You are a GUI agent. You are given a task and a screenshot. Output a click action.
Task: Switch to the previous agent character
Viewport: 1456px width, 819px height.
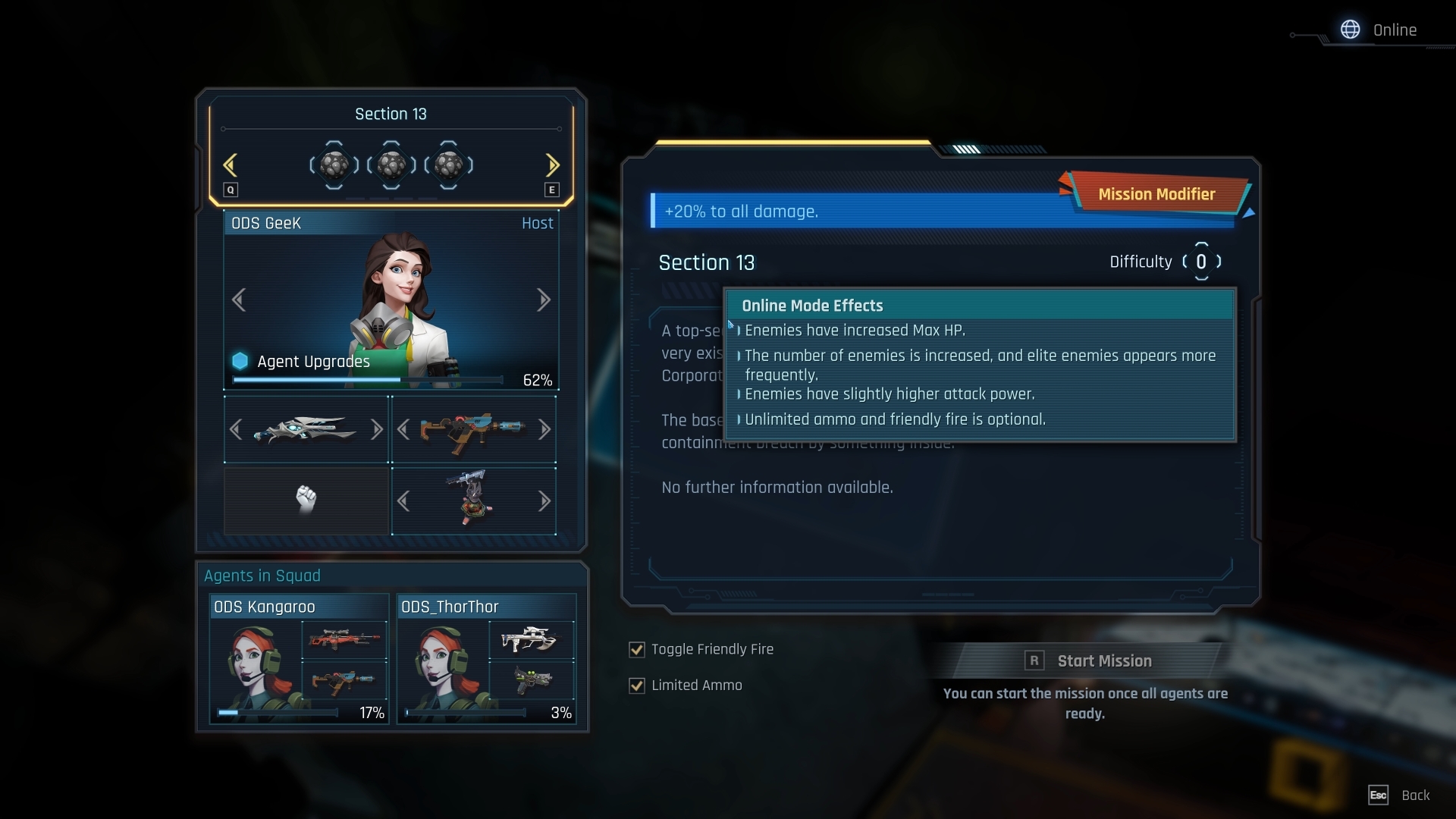[239, 300]
